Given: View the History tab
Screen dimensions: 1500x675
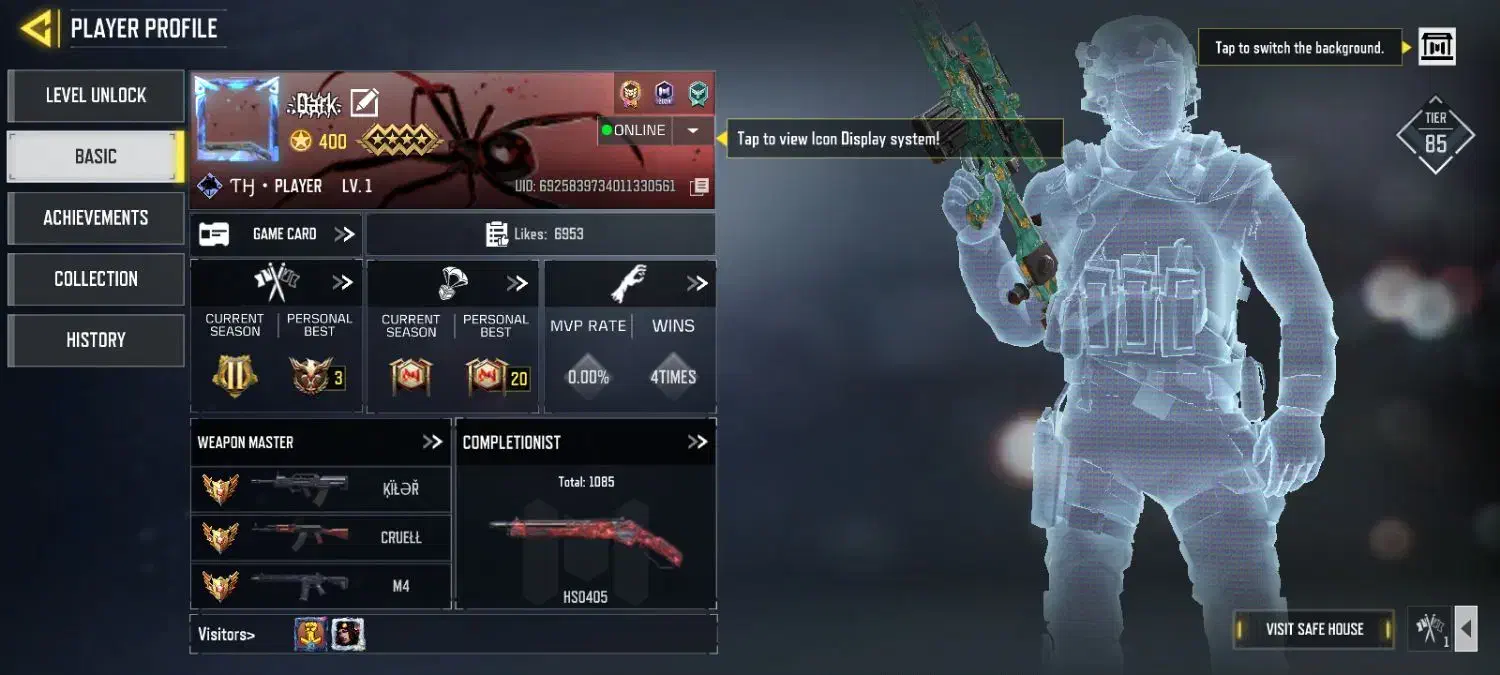Looking at the screenshot, I should 96,340.
